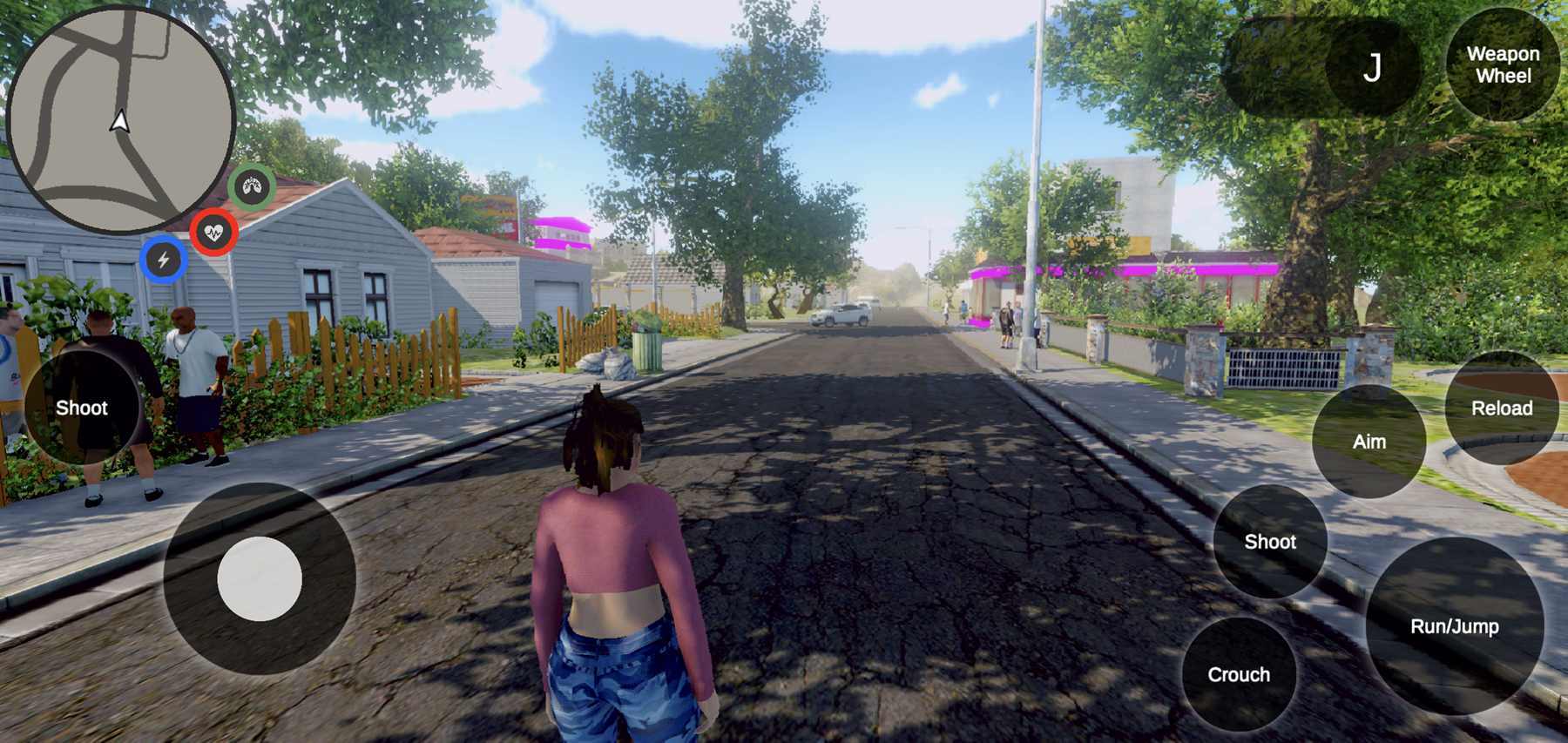Tap the minimap circle in the corner

(x=122, y=113)
